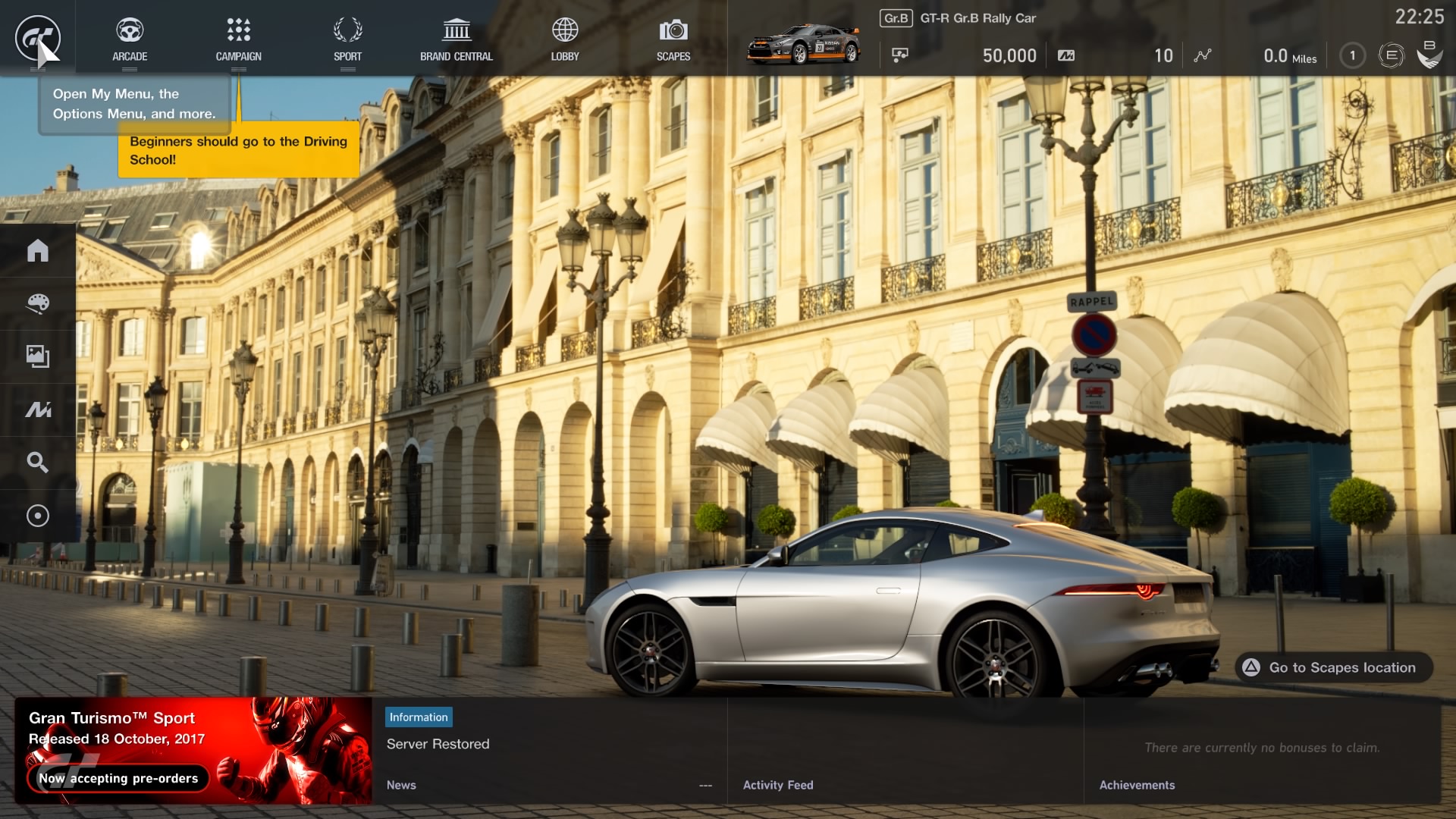View the Achievements panel
The width and height of the screenshot is (1456, 819).
tap(1262, 751)
